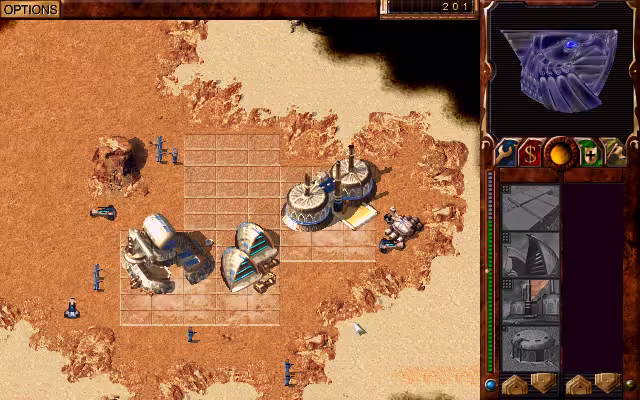Open the Options menu
The width and height of the screenshot is (640, 400).
point(30,9)
